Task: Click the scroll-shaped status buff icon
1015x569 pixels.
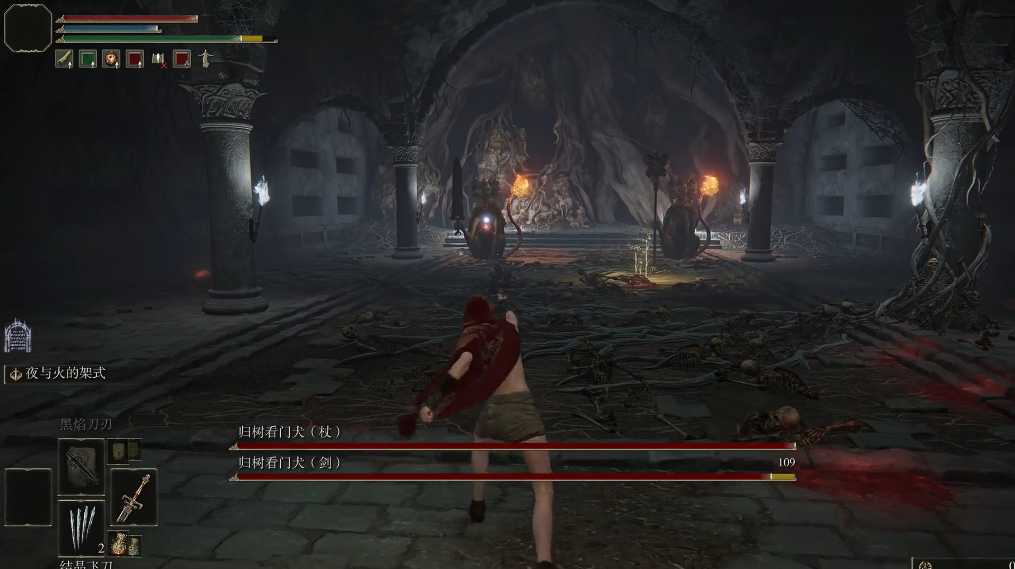Action: click(x=64, y=59)
